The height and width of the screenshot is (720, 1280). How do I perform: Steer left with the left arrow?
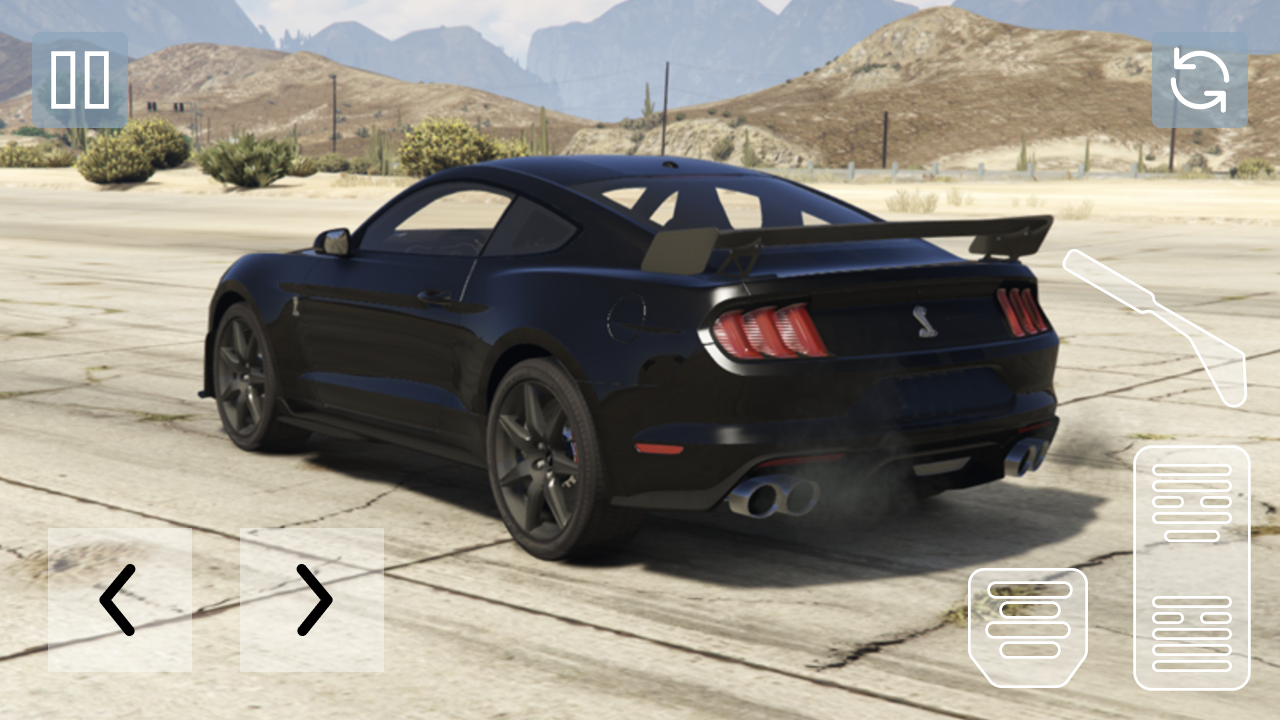tap(120, 600)
